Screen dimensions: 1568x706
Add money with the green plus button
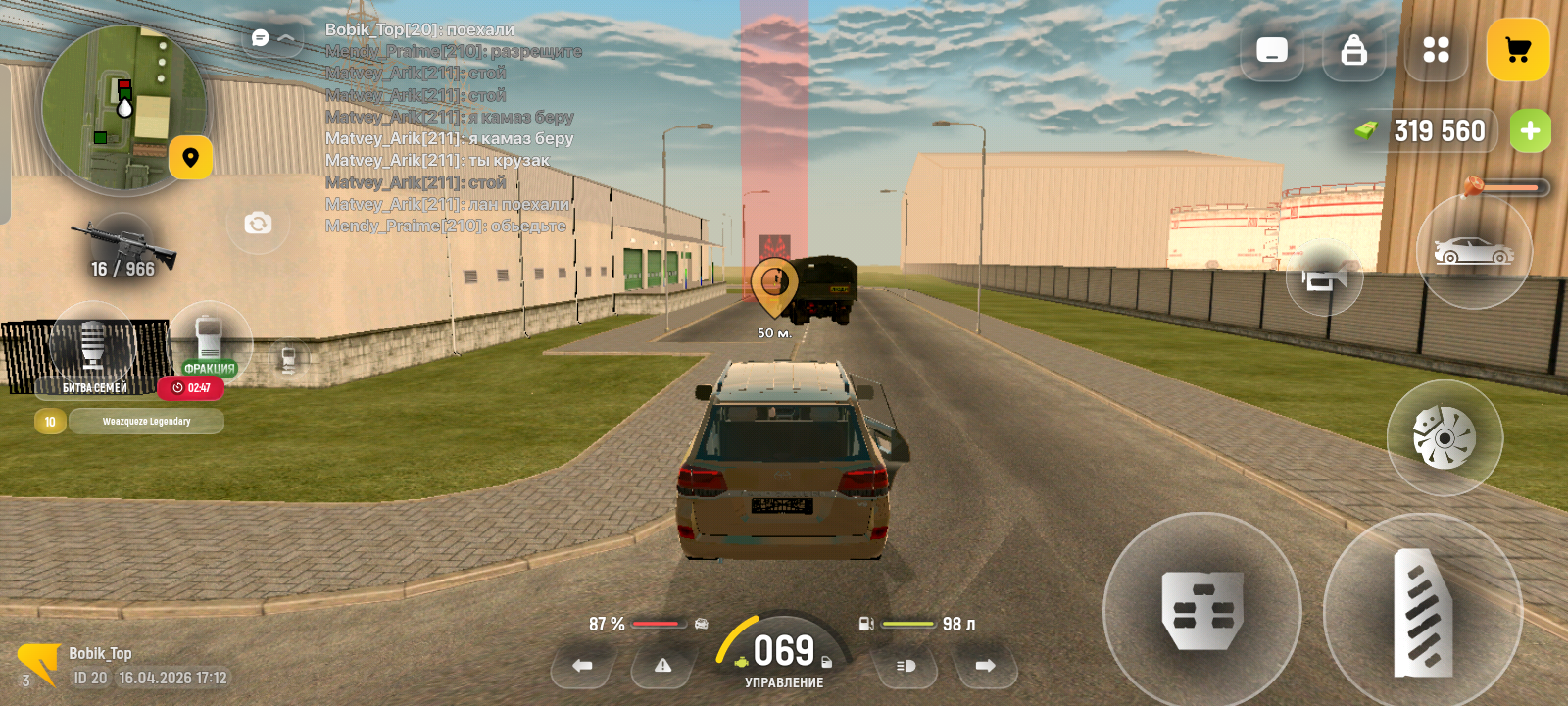pos(1530,131)
